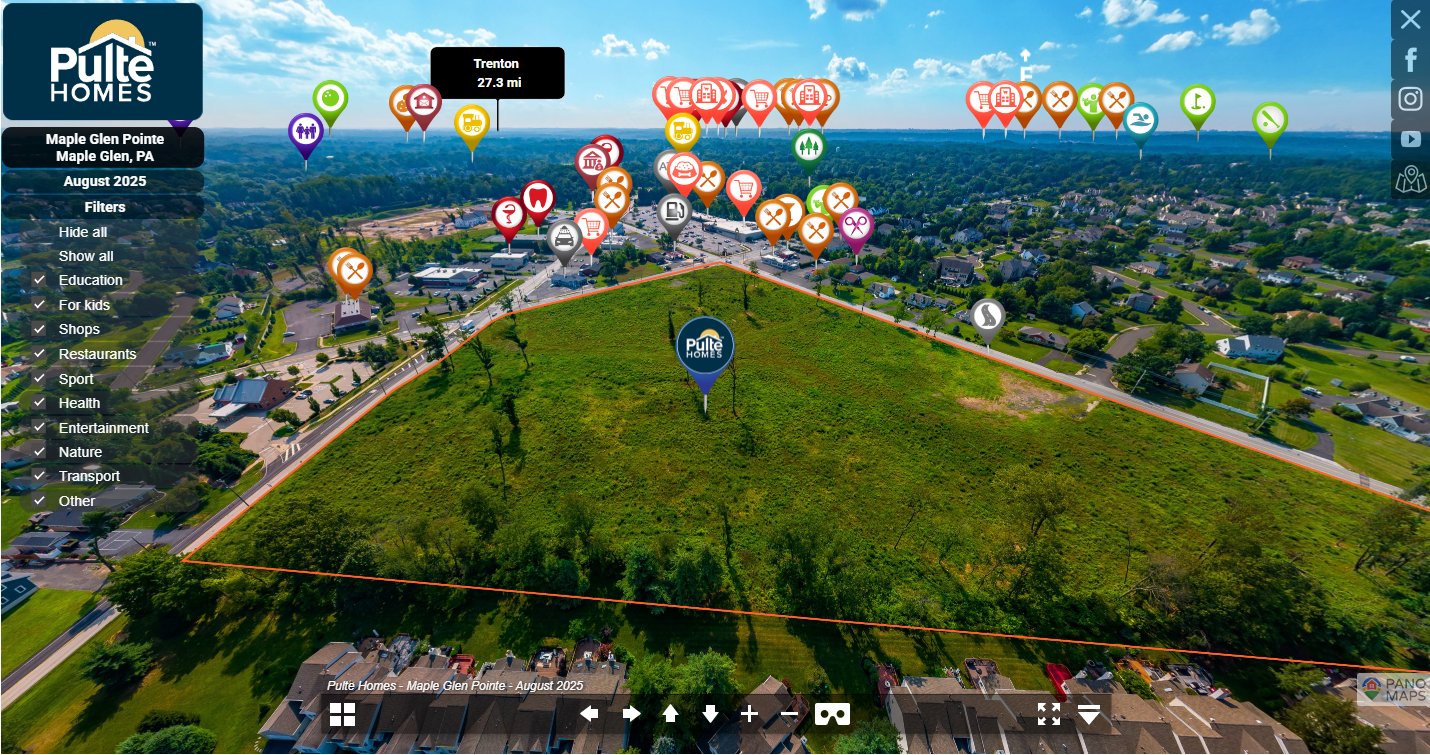
Task: Show all map filters
Action: point(86,256)
